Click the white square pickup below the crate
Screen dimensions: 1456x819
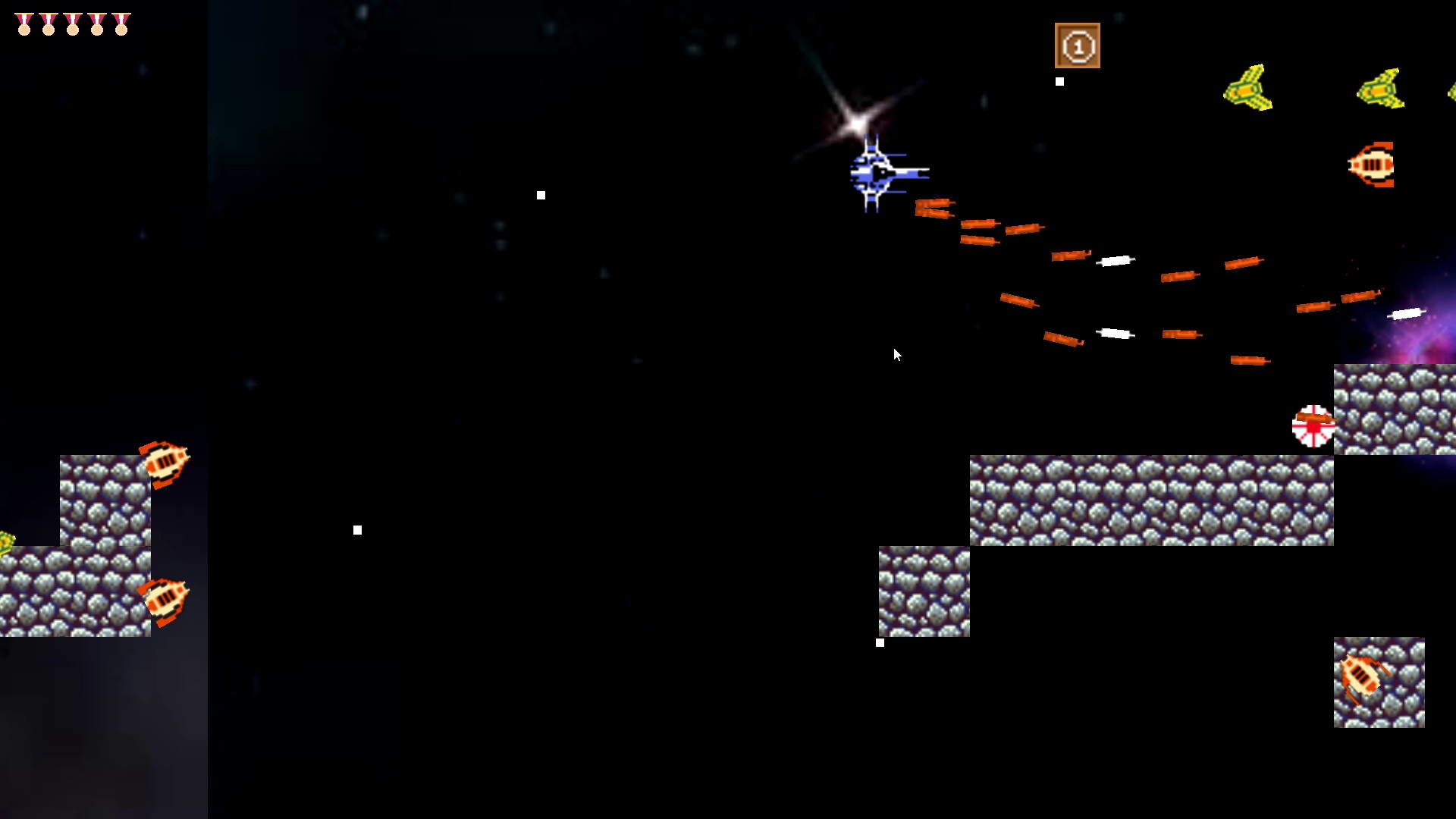(x=1059, y=80)
